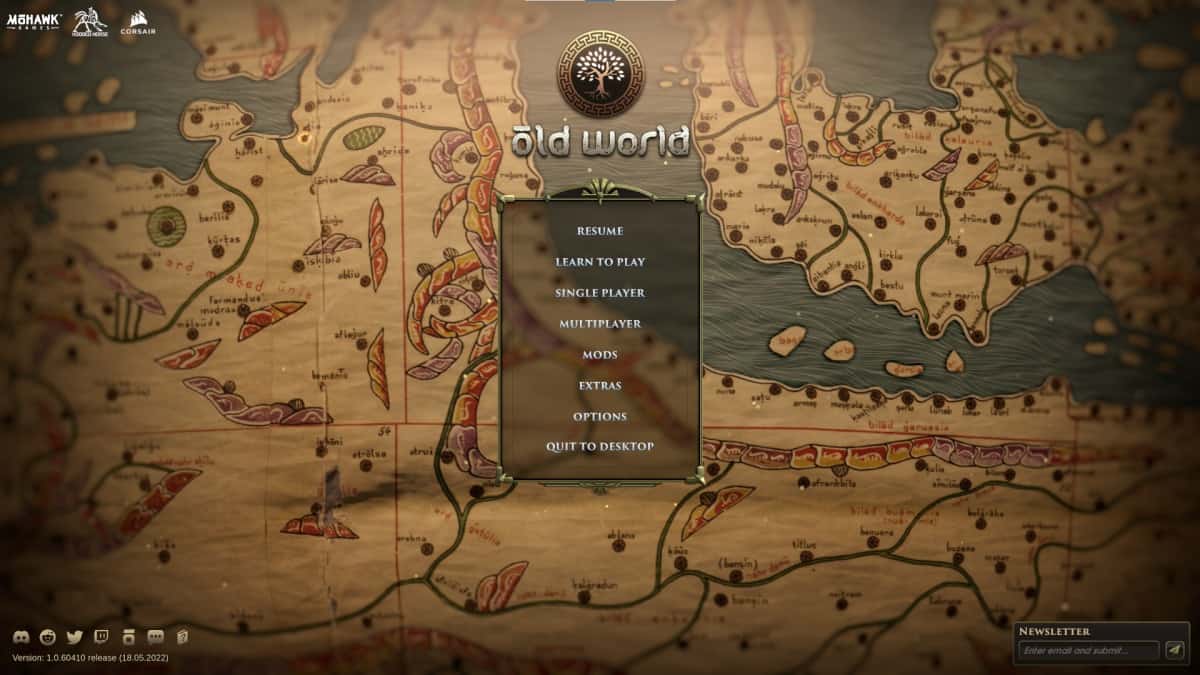Viewport: 1200px width, 675px height.
Task: Go to the Extras section
Action: click(600, 386)
